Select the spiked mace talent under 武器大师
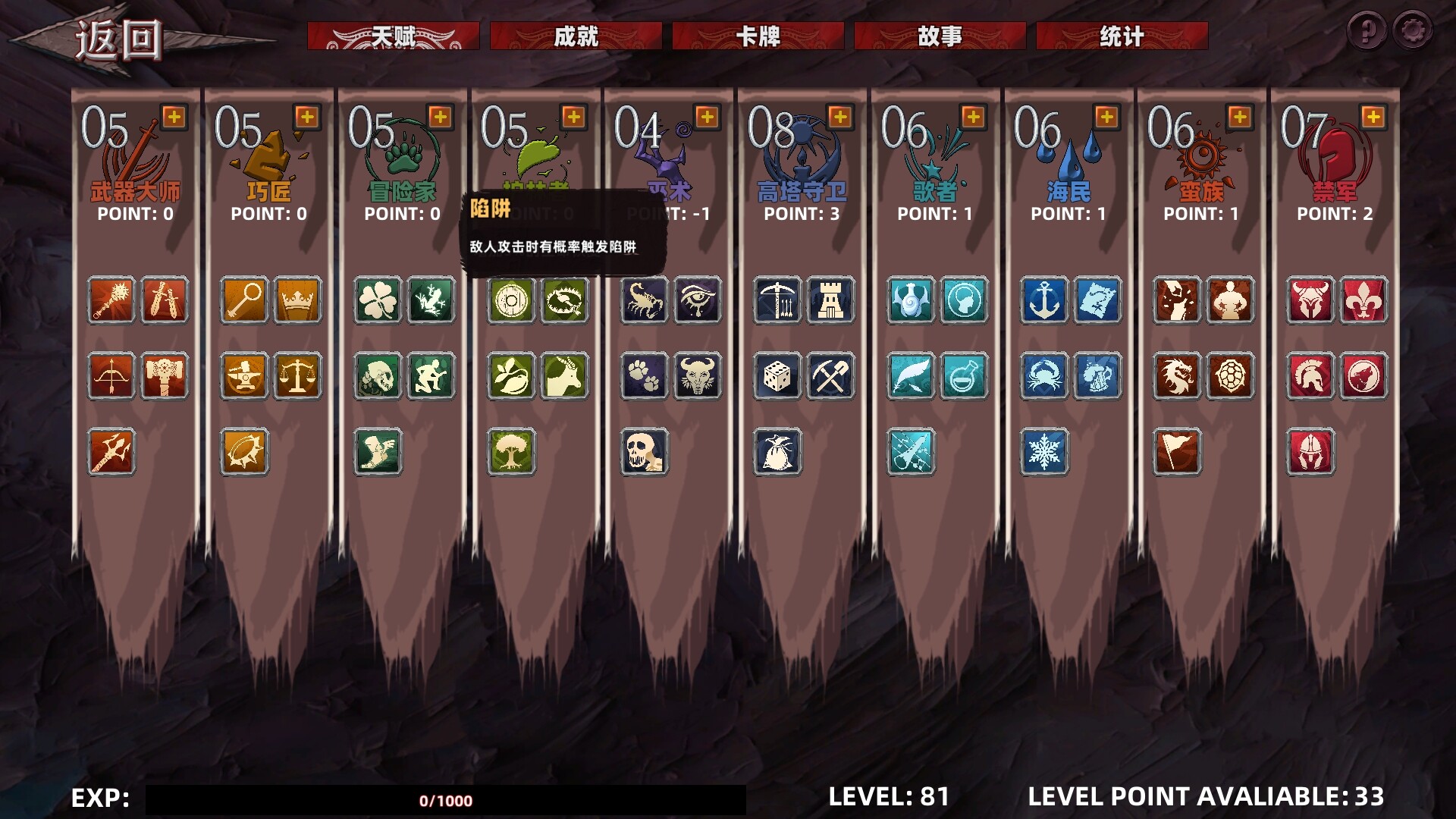This screenshot has width=1456, height=819. point(111,300)
